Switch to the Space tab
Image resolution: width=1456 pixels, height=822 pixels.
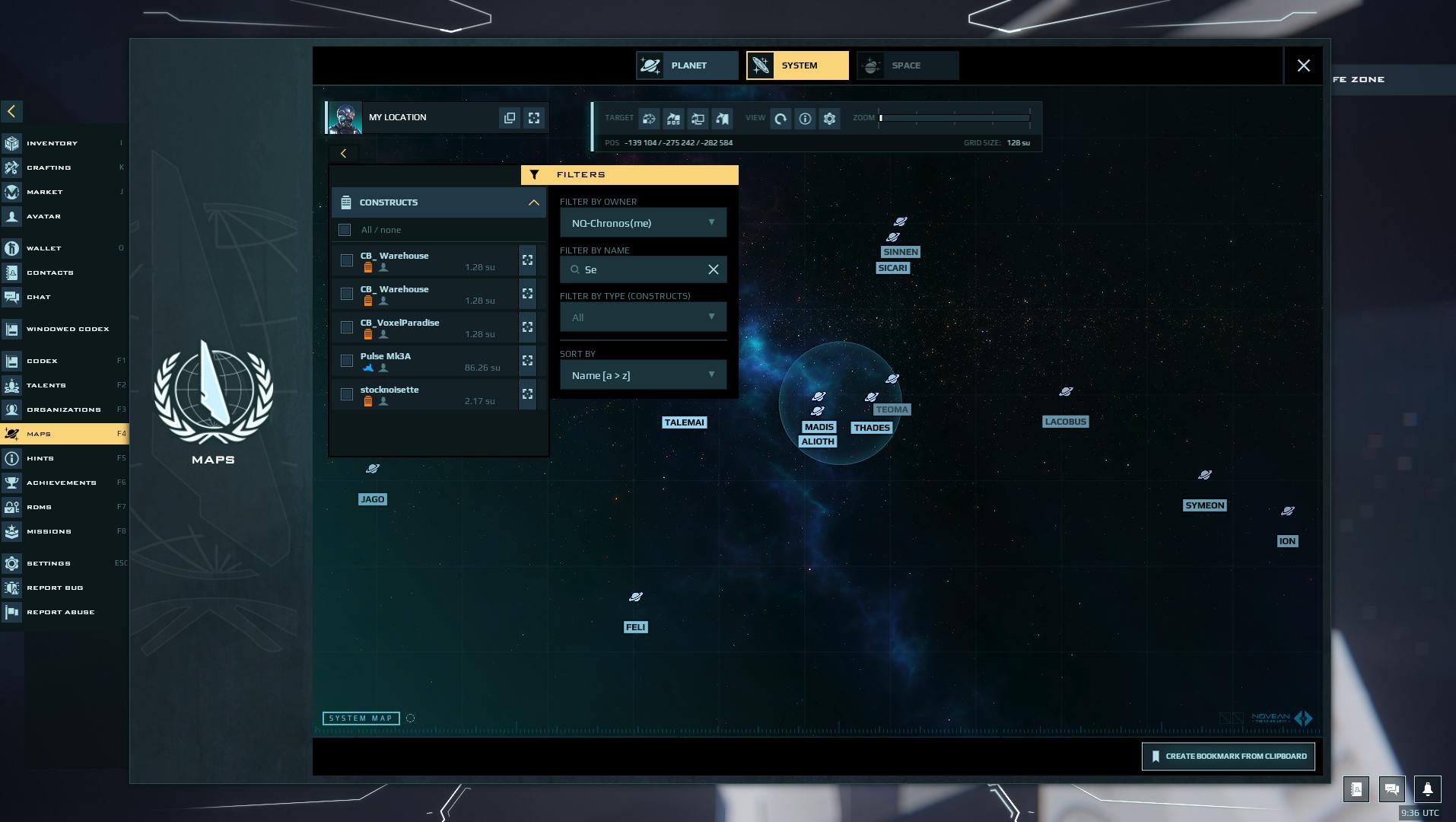(x=907, y=65)
